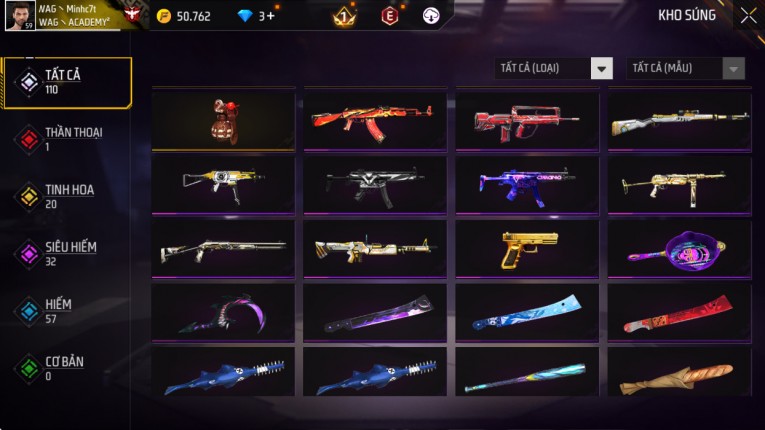Select the blue and purple SMG skin
The width and height of the screenshot is (765, 430).
[527, 185]
